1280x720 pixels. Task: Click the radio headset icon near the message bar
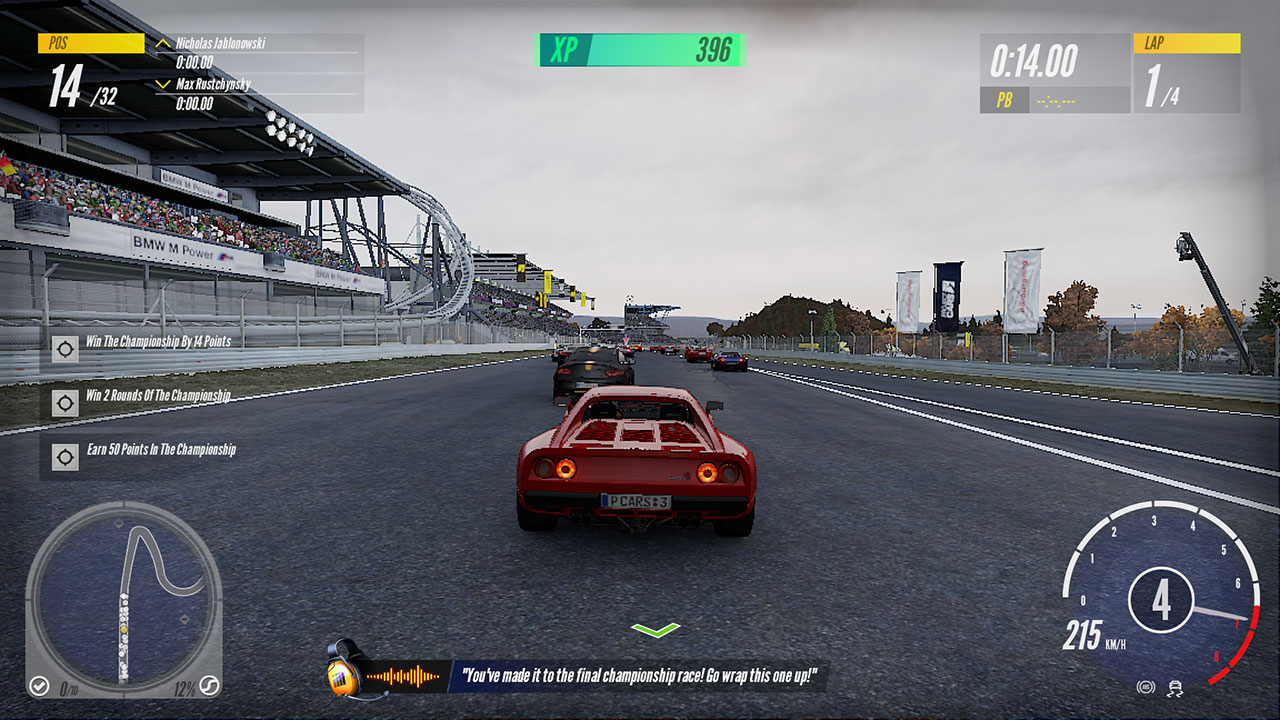pyautogui.click(x=340, y=675)
